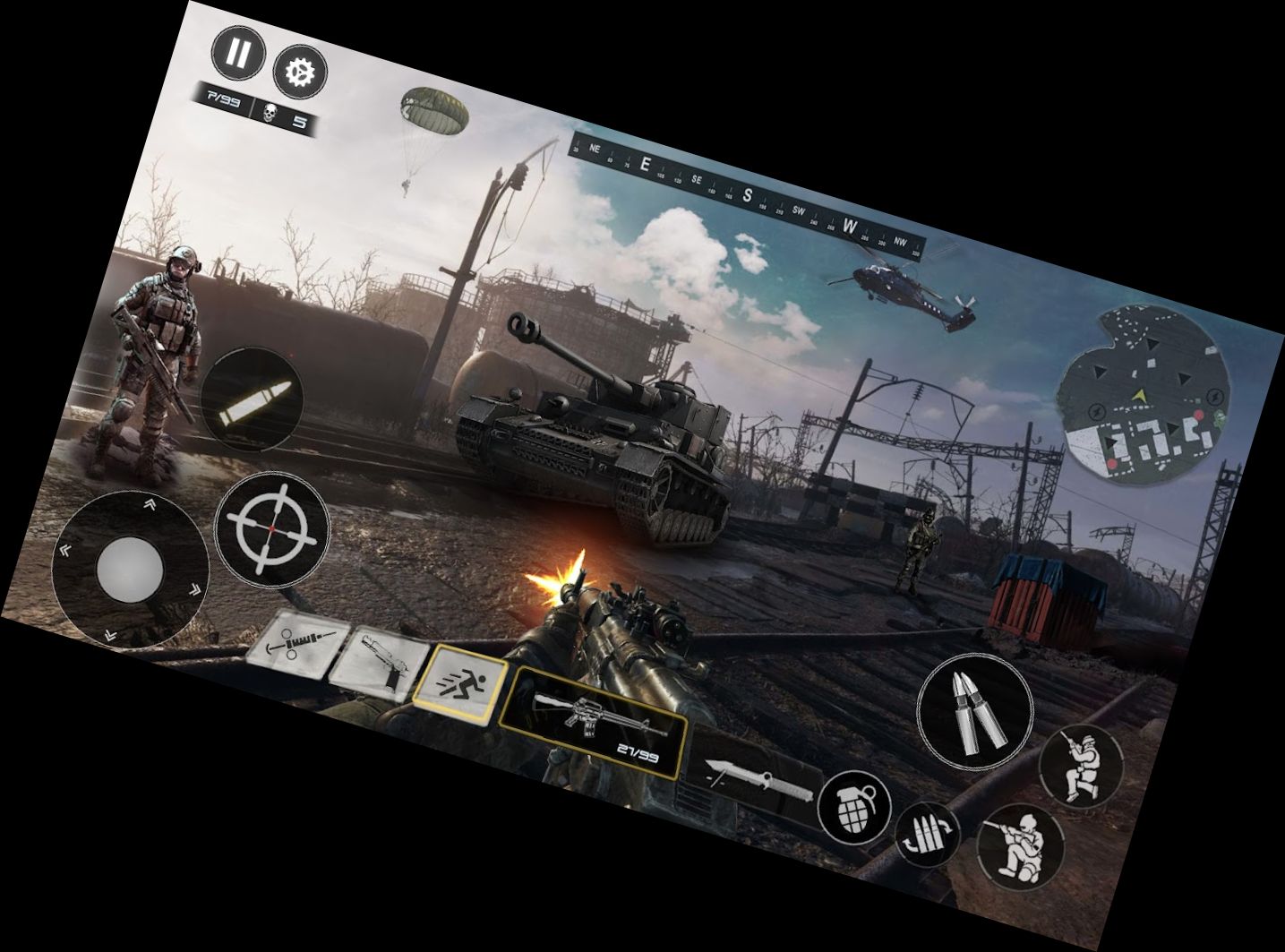
Task: Tap the movement joystick
Action: pyautogui.click(x=133, y=569)
